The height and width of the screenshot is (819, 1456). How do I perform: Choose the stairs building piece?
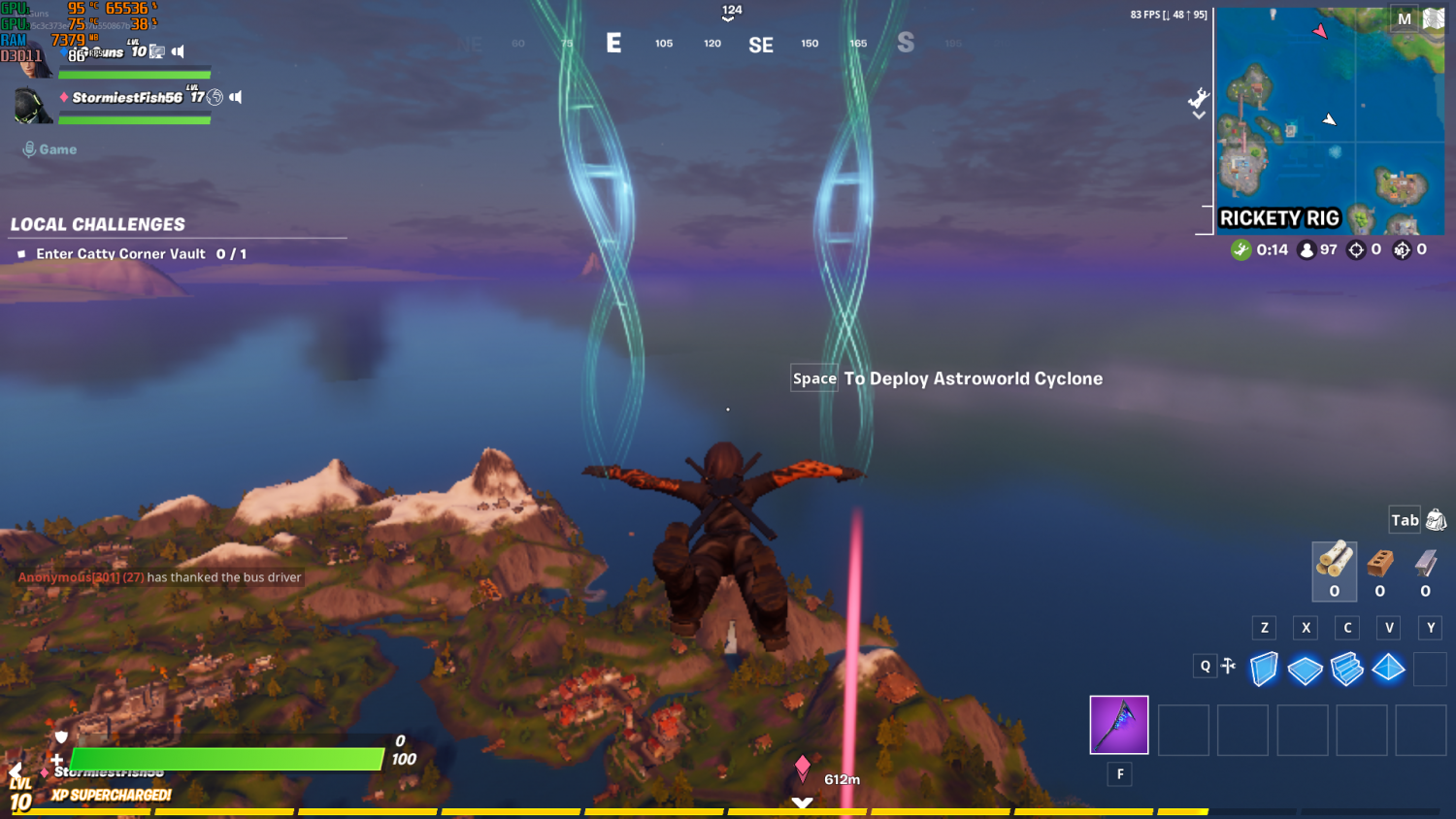click(1346, 669)
